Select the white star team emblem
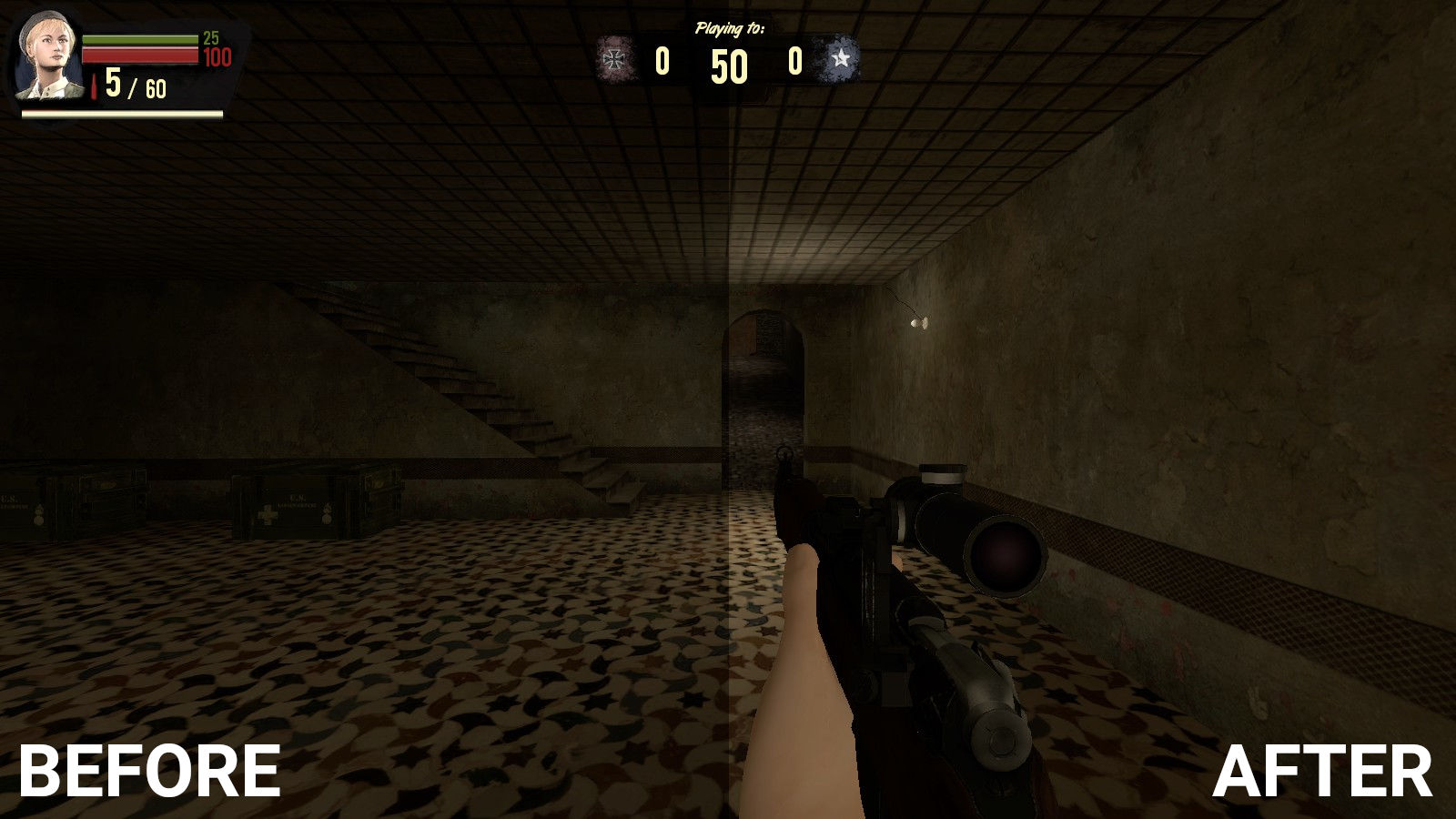1456x819 pixels. pyautogui.click(x=841, y=60)
